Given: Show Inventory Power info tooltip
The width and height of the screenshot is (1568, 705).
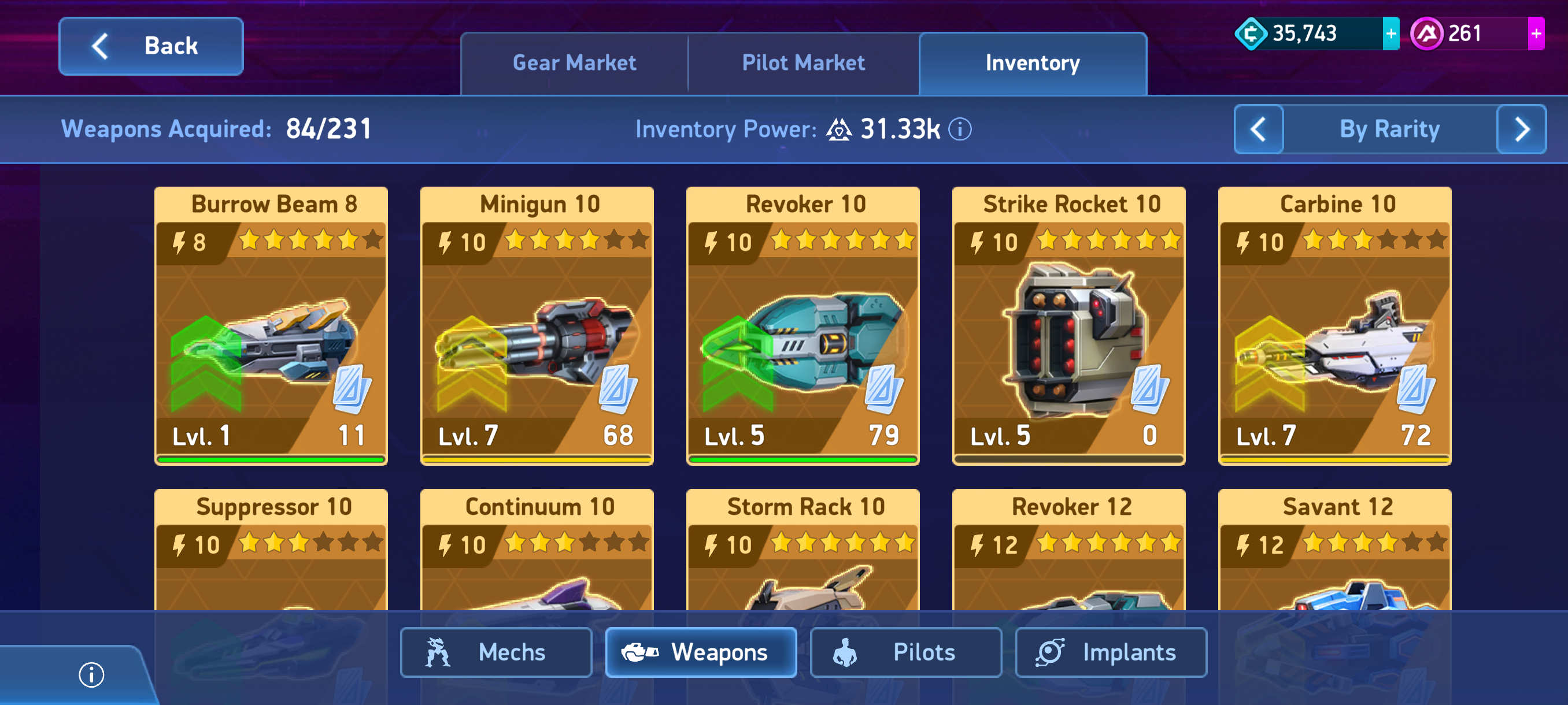Looking at the screenshot, I should click(x=960, y=129).
